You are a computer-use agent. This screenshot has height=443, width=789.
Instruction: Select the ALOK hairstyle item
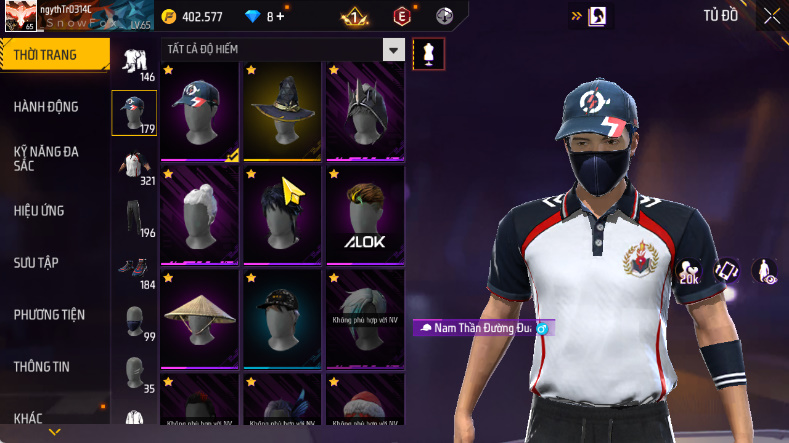coord(364,216)
